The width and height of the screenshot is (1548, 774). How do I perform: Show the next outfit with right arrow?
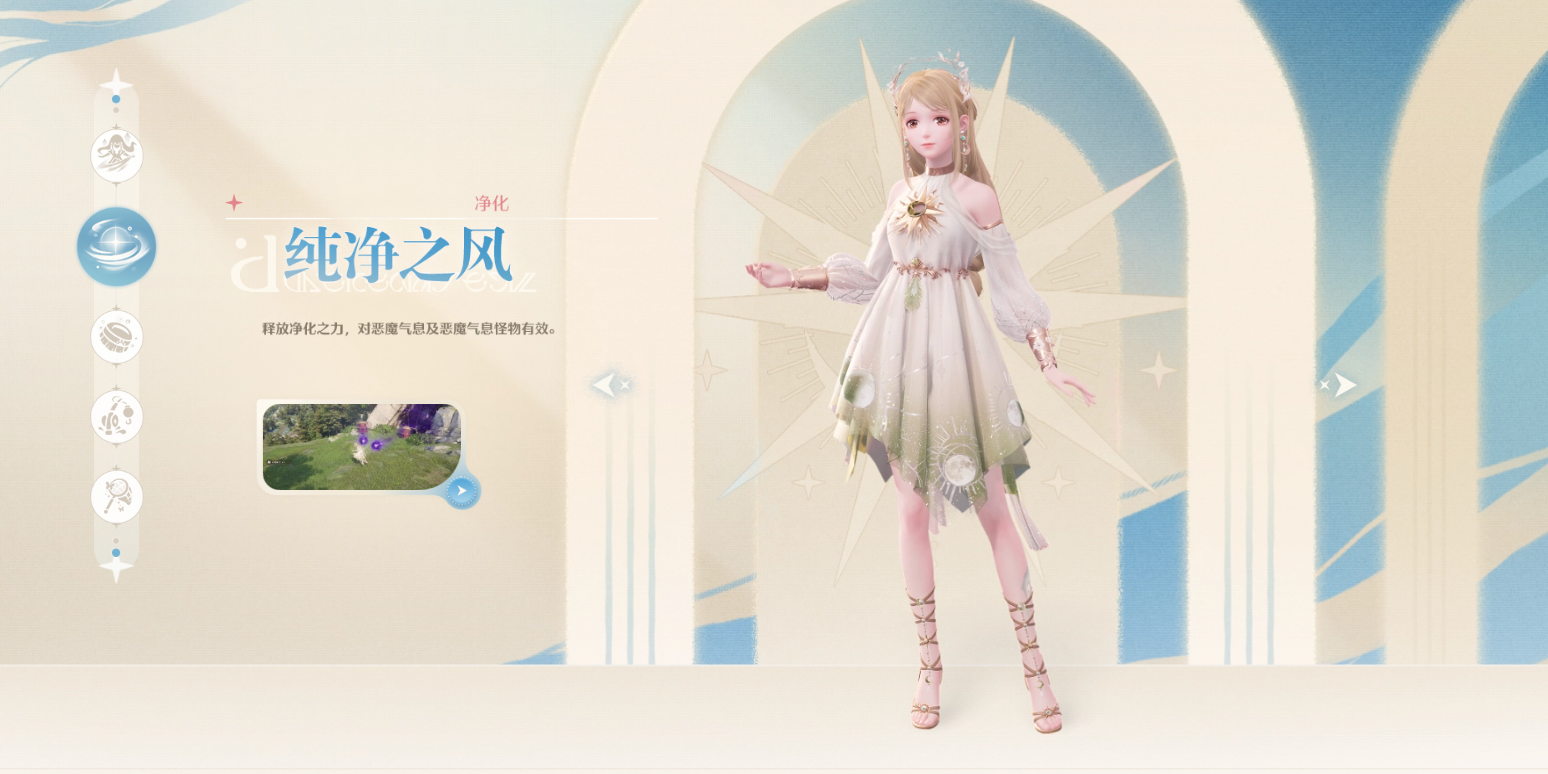click(x=1340, y=384)
